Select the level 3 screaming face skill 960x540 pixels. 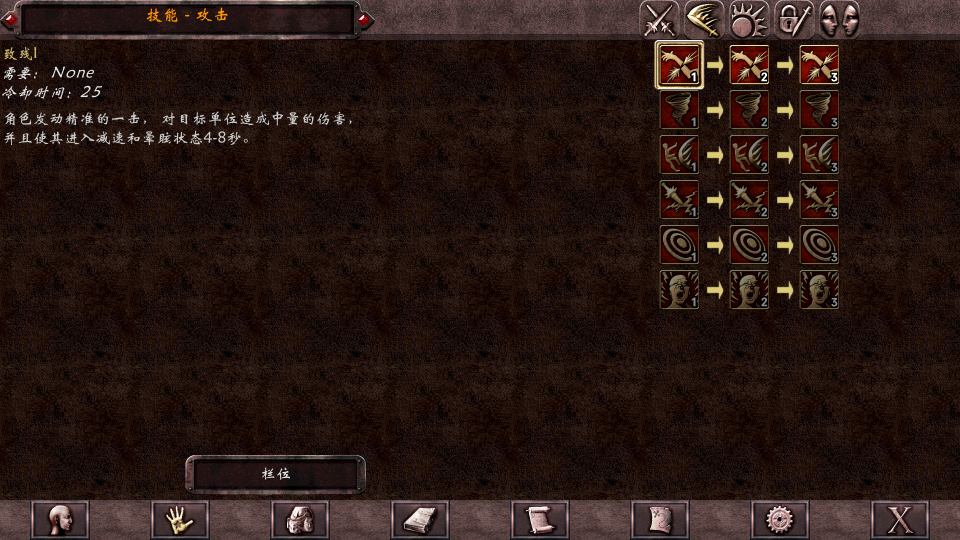tap(819, 290)
